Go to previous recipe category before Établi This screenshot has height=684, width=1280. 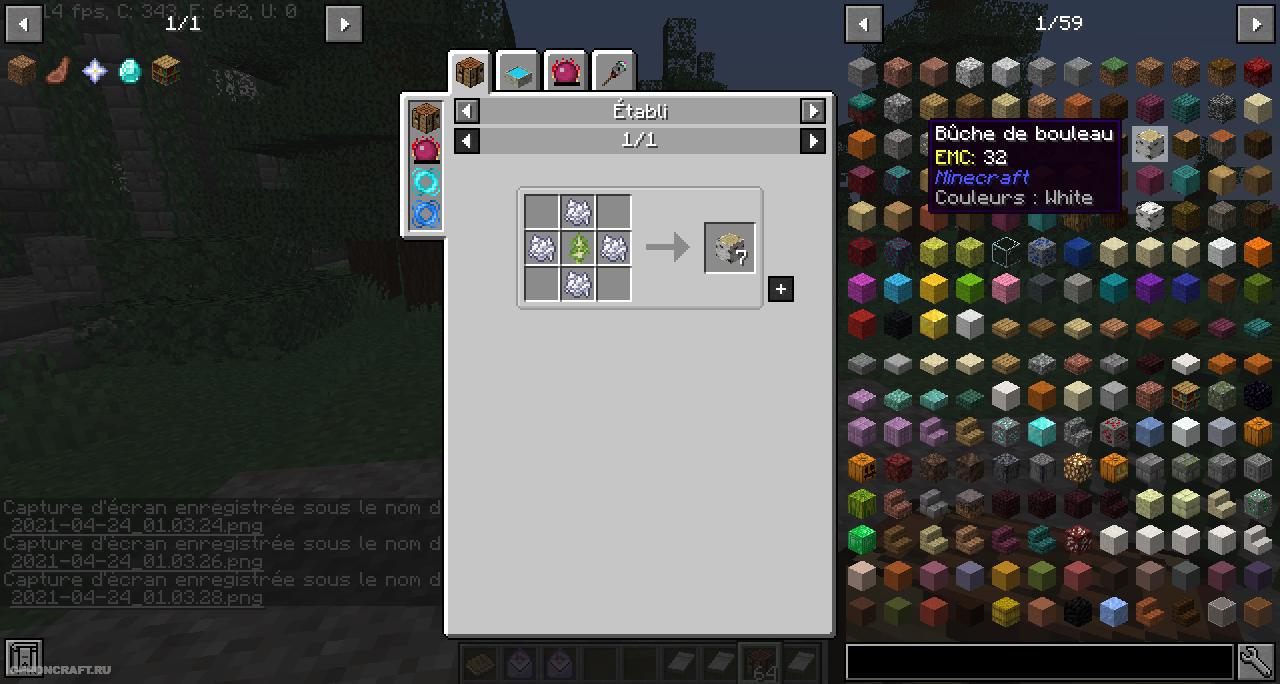(467, 111)
